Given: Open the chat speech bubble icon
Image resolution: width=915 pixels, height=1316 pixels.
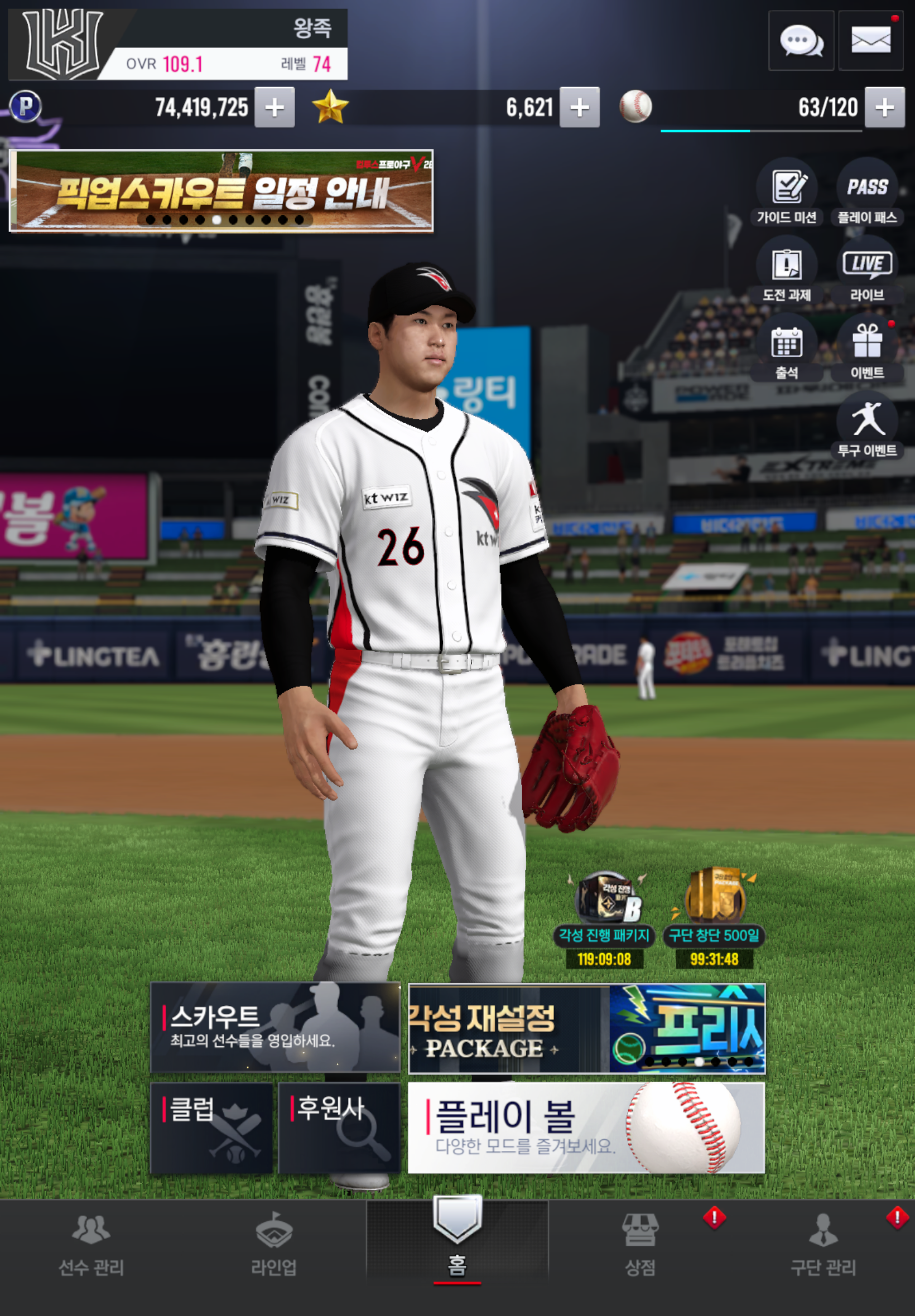Looking at the screenshot, I should (x=801, y=41).
